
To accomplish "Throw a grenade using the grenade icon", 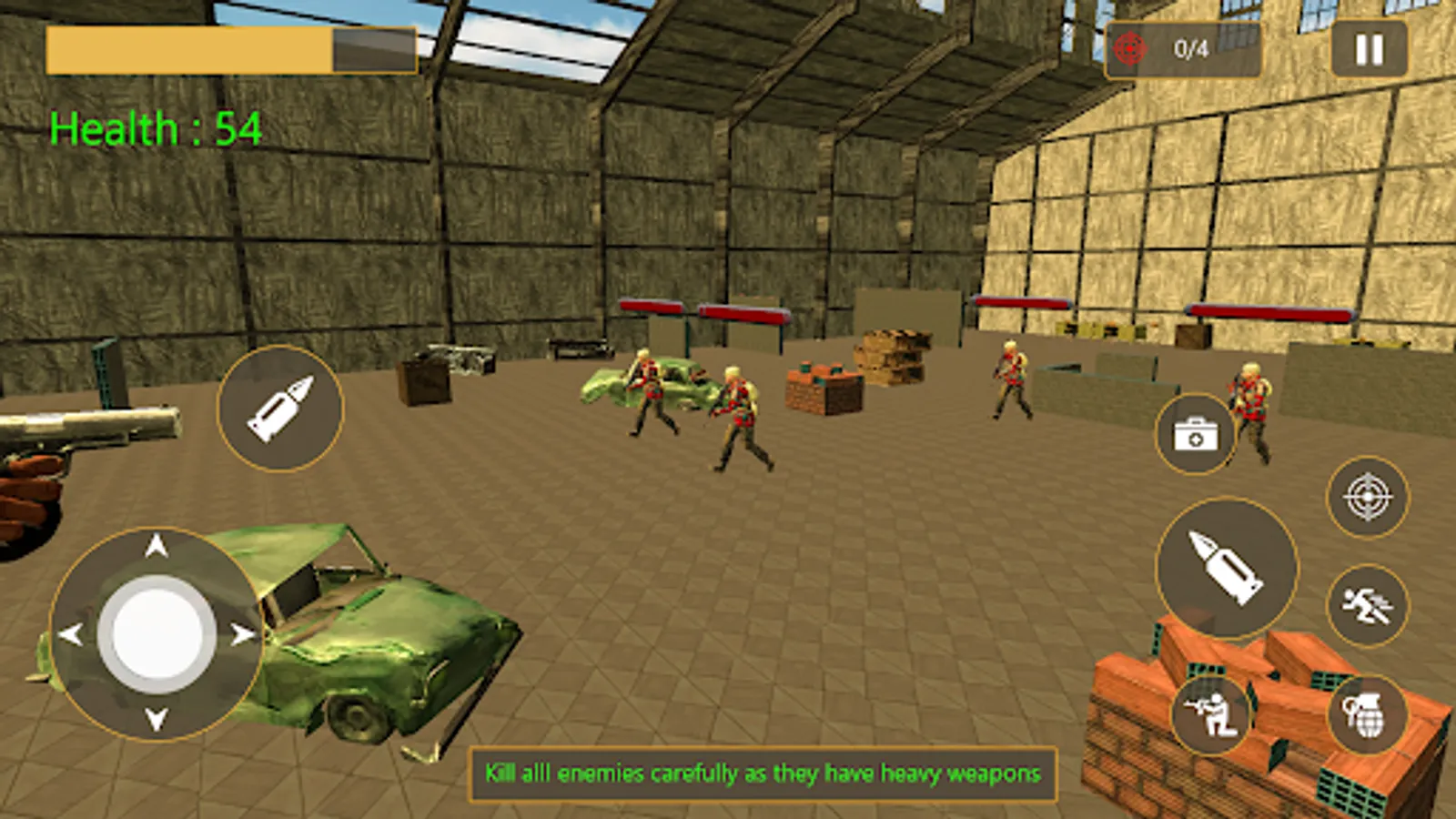I will coord(1360,714).
